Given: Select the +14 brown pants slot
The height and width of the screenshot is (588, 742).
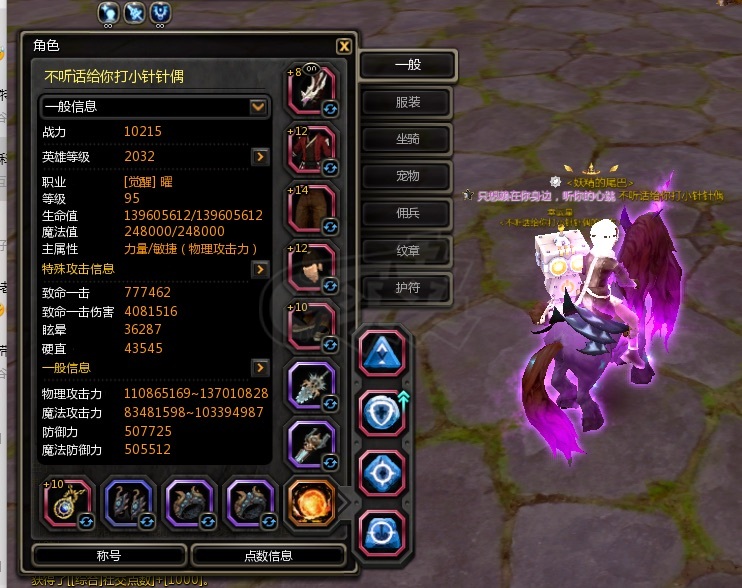Looking at the screenshot, I should point(311,208).
